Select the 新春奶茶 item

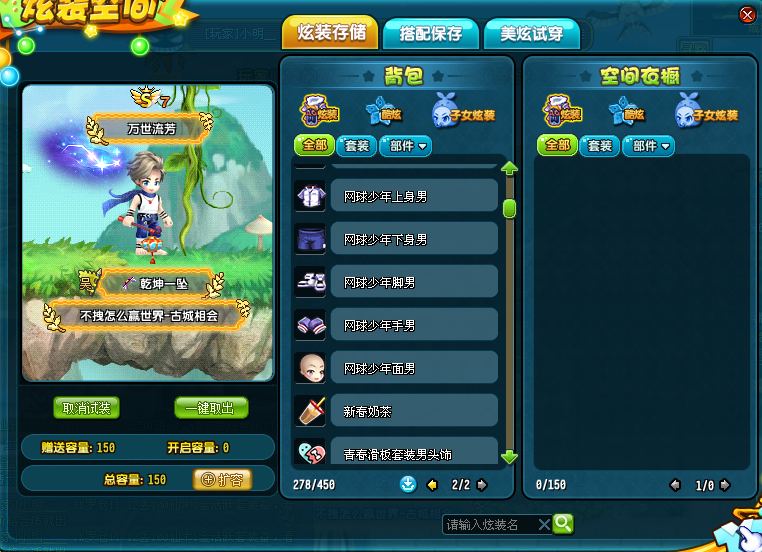[x=413, y=411]
